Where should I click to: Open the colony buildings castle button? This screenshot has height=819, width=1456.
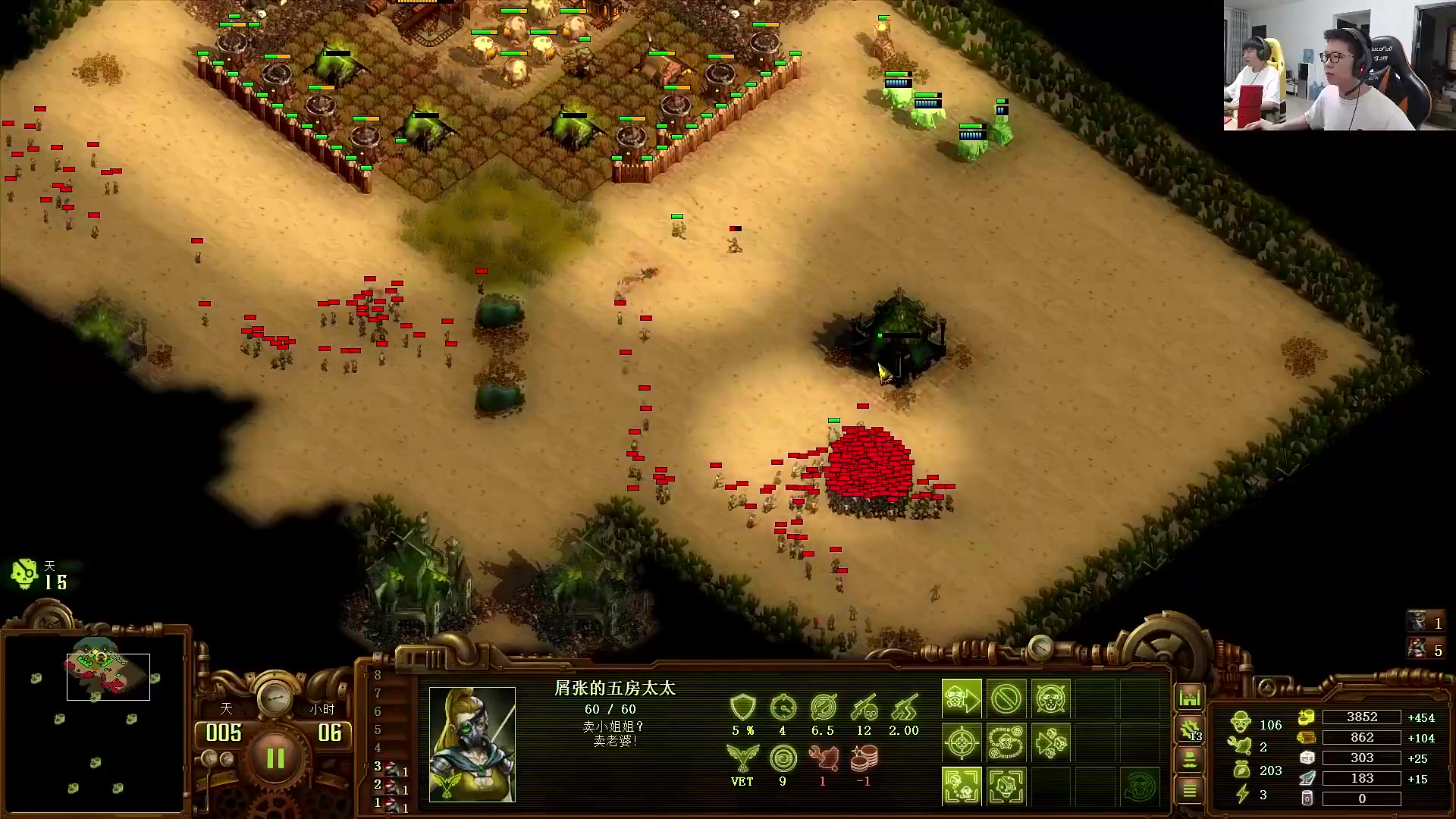pyautogui.click(x=1190, y=698)
